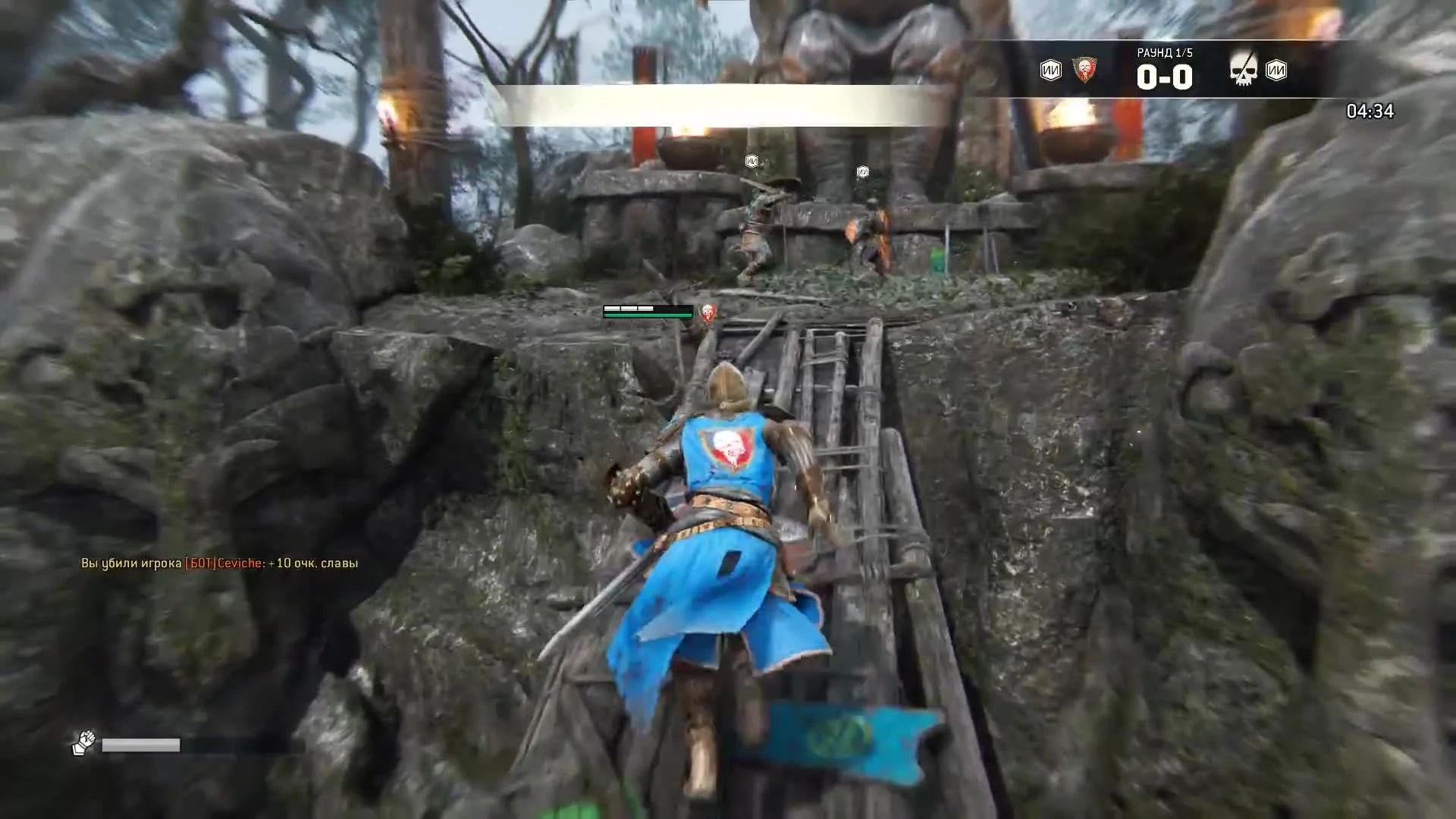Click the crossed-out skull icon next to score

1244,68
